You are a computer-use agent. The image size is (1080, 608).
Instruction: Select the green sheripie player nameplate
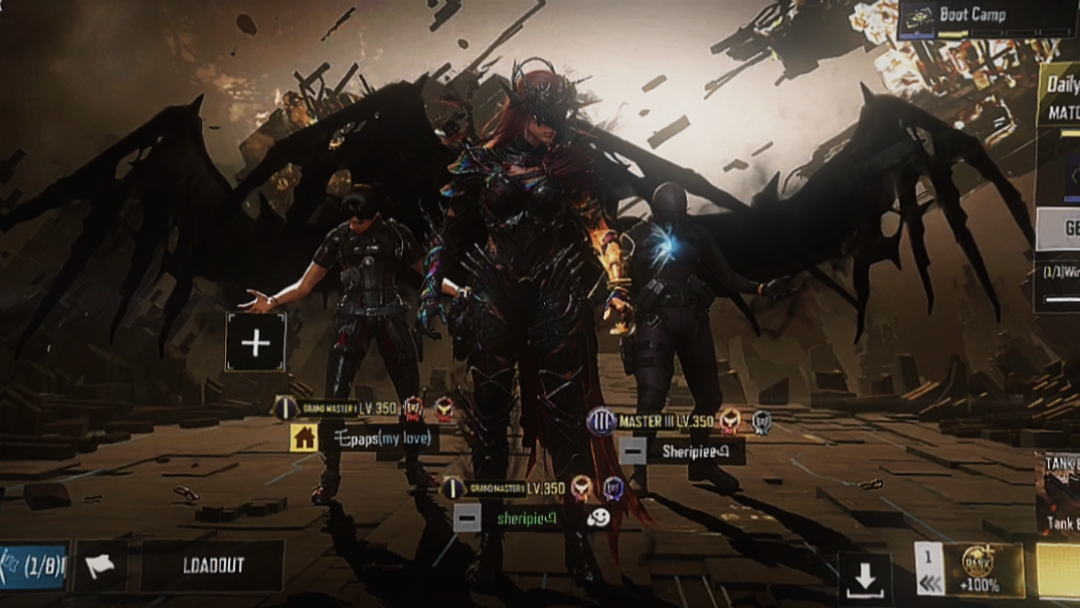coord(526,517)
